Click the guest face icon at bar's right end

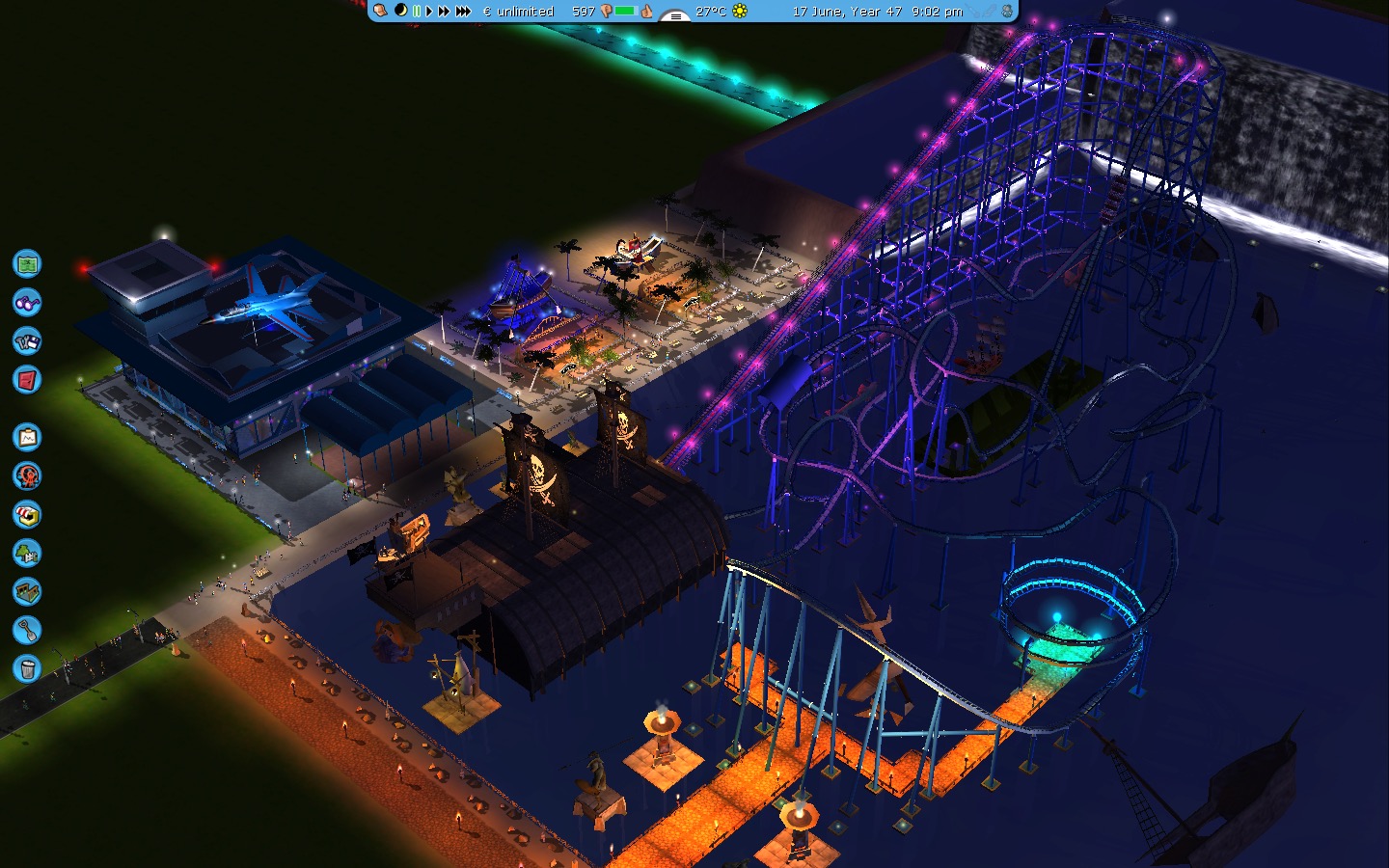1007,11
